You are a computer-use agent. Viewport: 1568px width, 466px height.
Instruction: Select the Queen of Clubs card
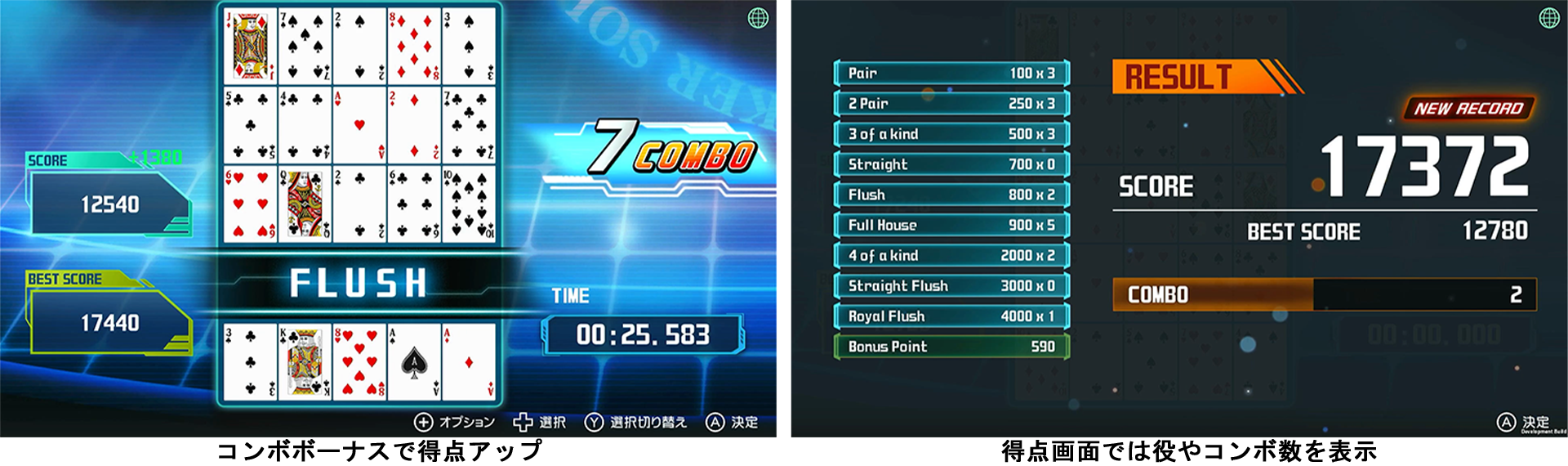(305, 204)
